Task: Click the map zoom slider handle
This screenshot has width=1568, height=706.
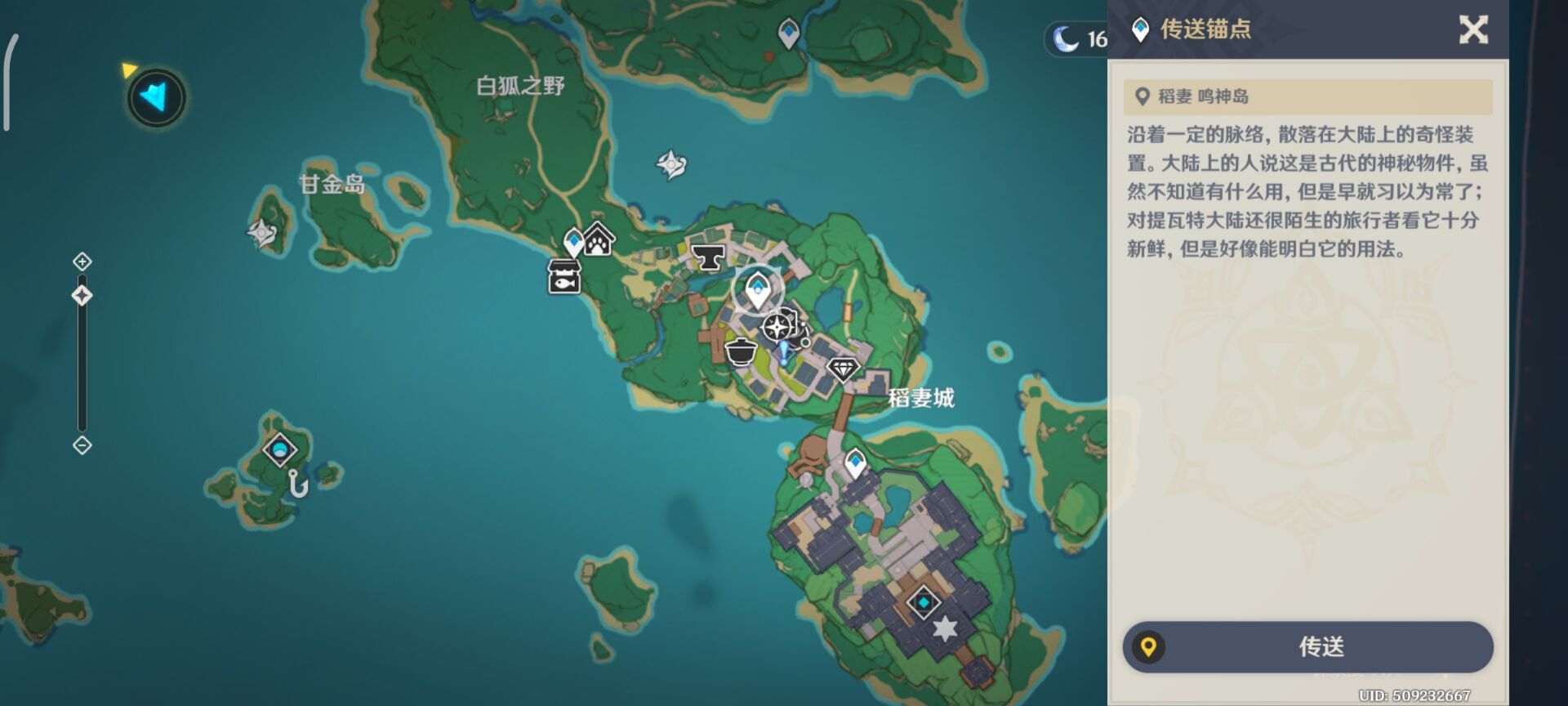Action: point(82,295)
